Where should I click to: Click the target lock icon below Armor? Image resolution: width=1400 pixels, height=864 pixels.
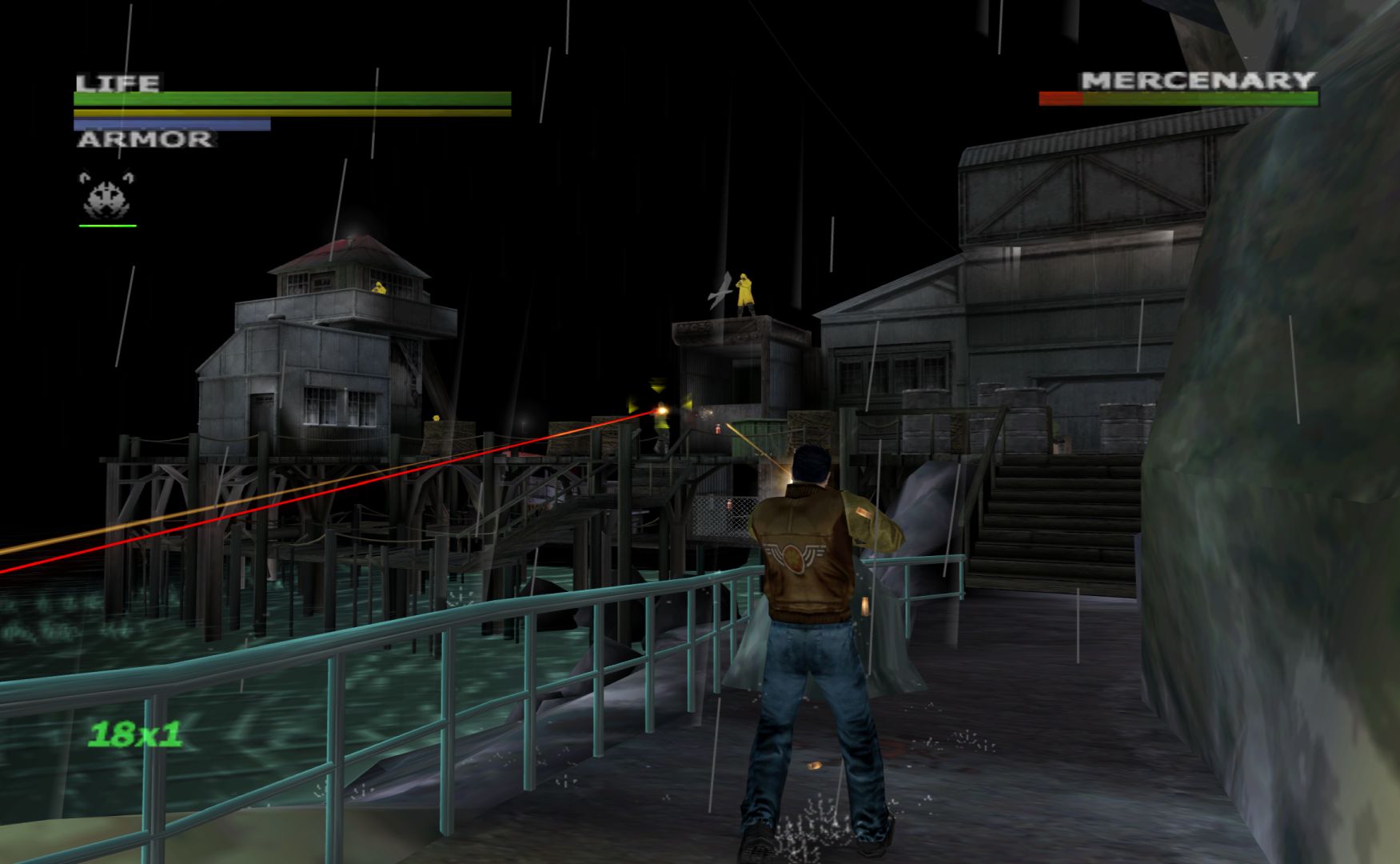[107, 195]
